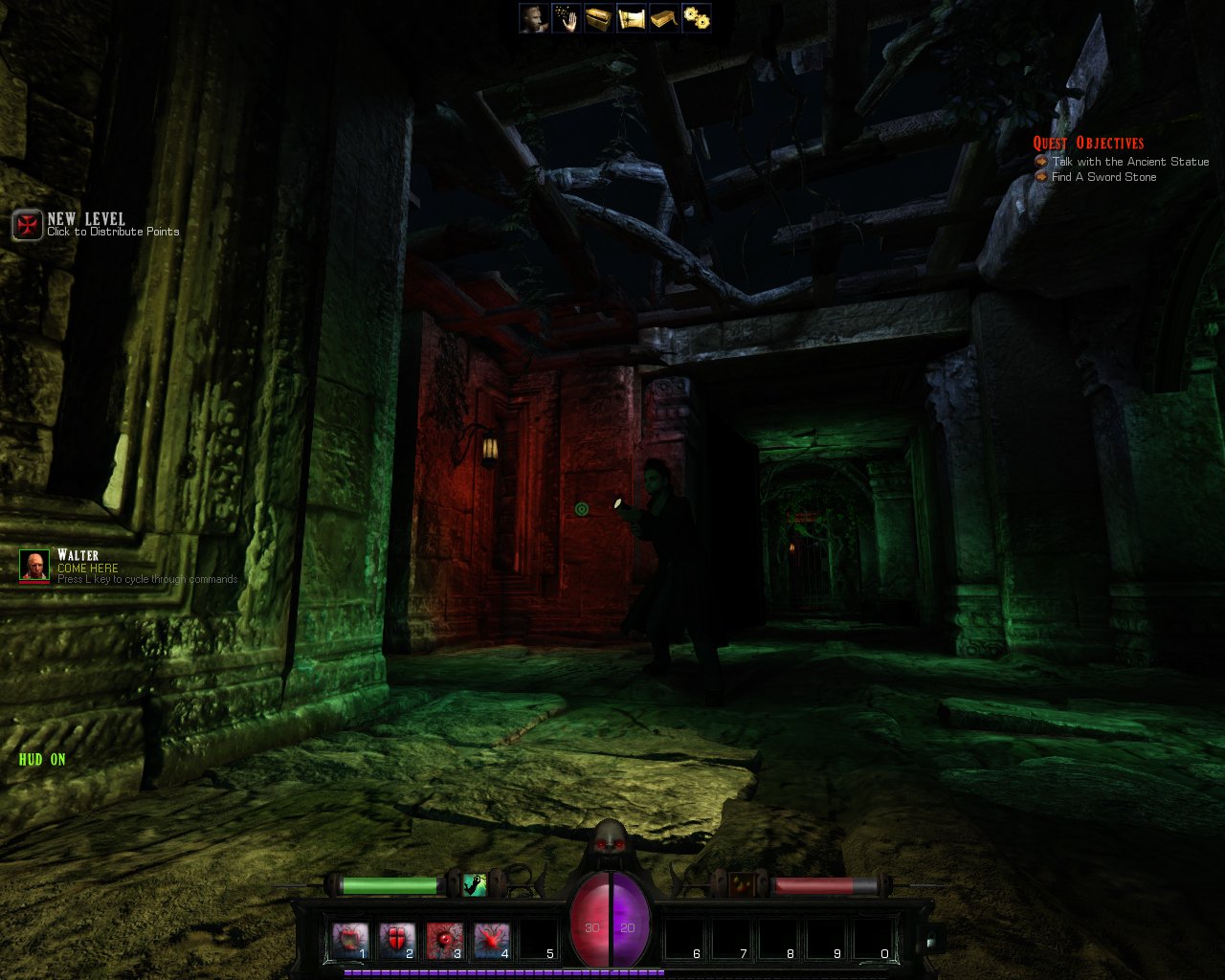Collapse the Quest Objectives list

point(1088,142)
